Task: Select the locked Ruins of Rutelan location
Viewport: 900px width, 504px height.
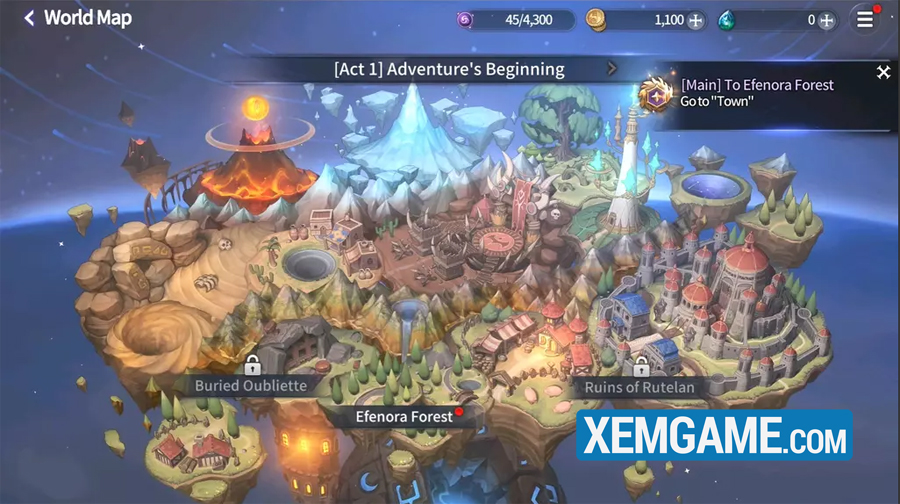Action: (x=634, y=386)
